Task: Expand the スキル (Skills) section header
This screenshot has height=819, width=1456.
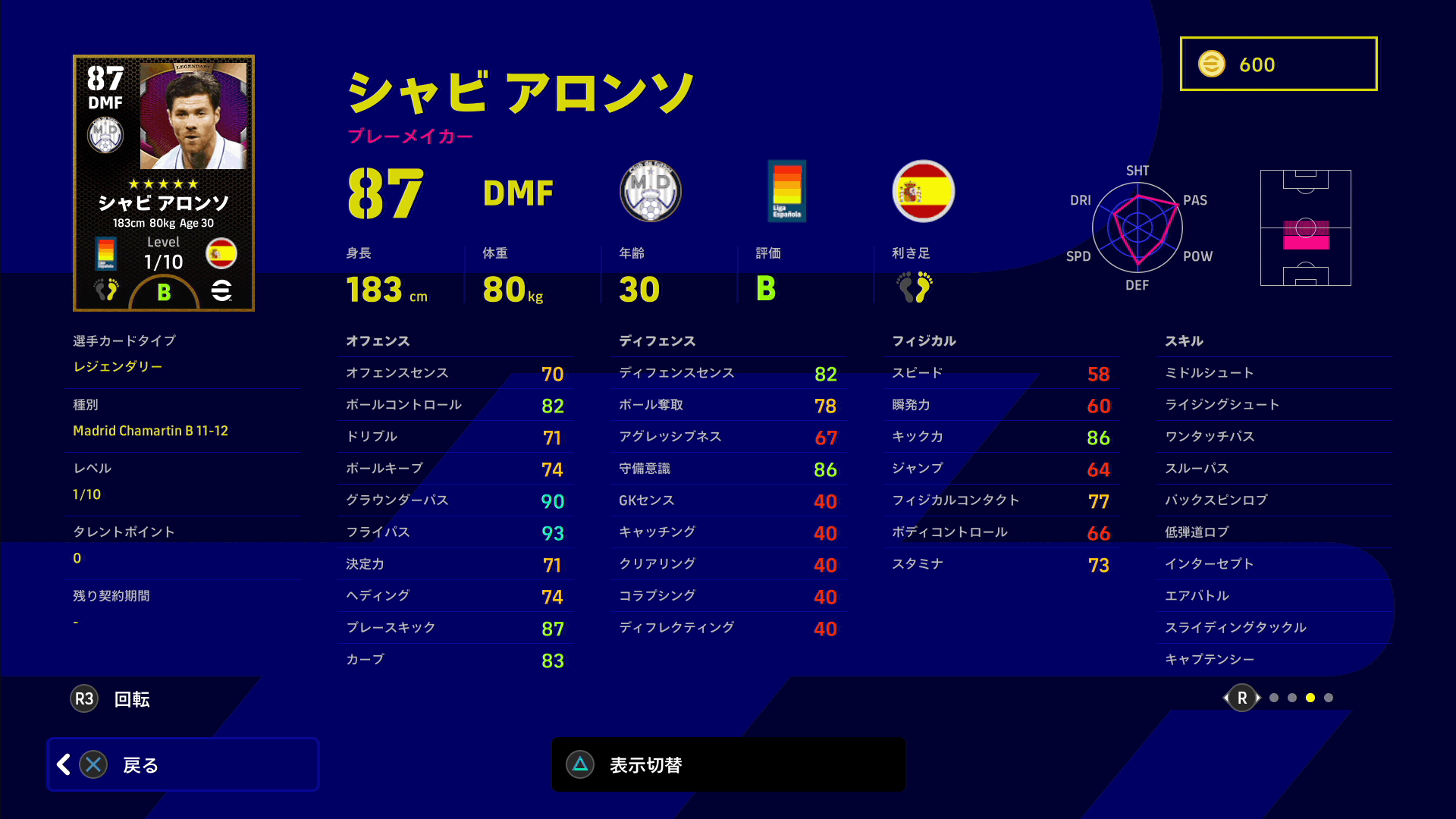Action: [x=1184, y=341]
